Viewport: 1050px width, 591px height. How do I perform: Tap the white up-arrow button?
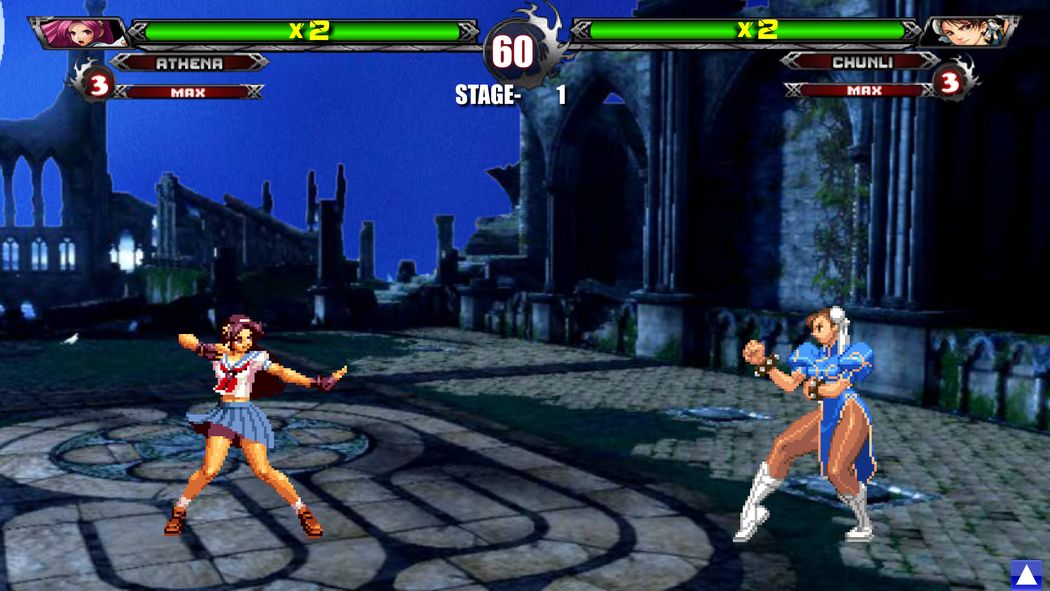[1026, 574]
